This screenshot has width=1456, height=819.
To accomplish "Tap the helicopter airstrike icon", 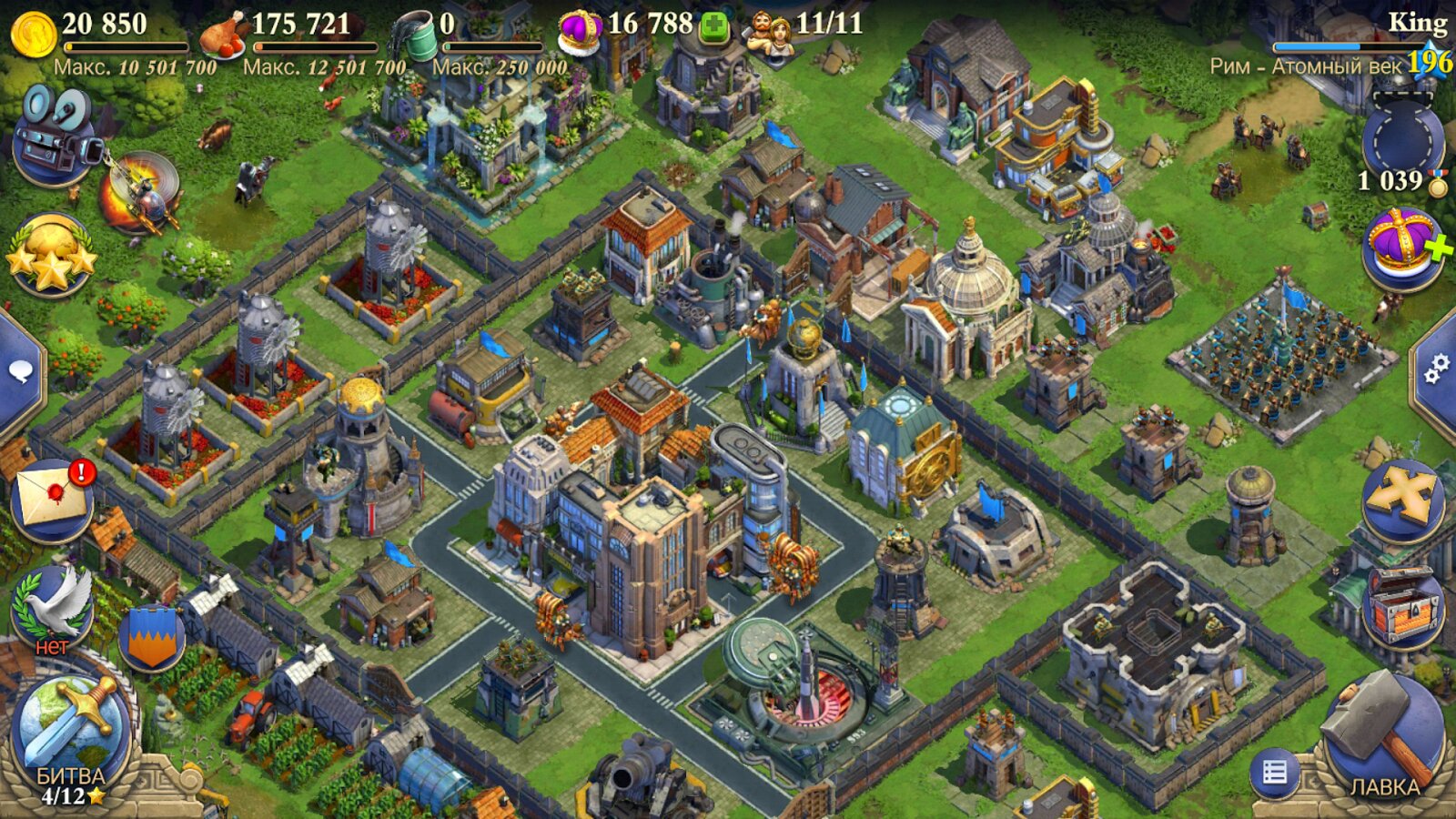I will (x=142, y=193).
